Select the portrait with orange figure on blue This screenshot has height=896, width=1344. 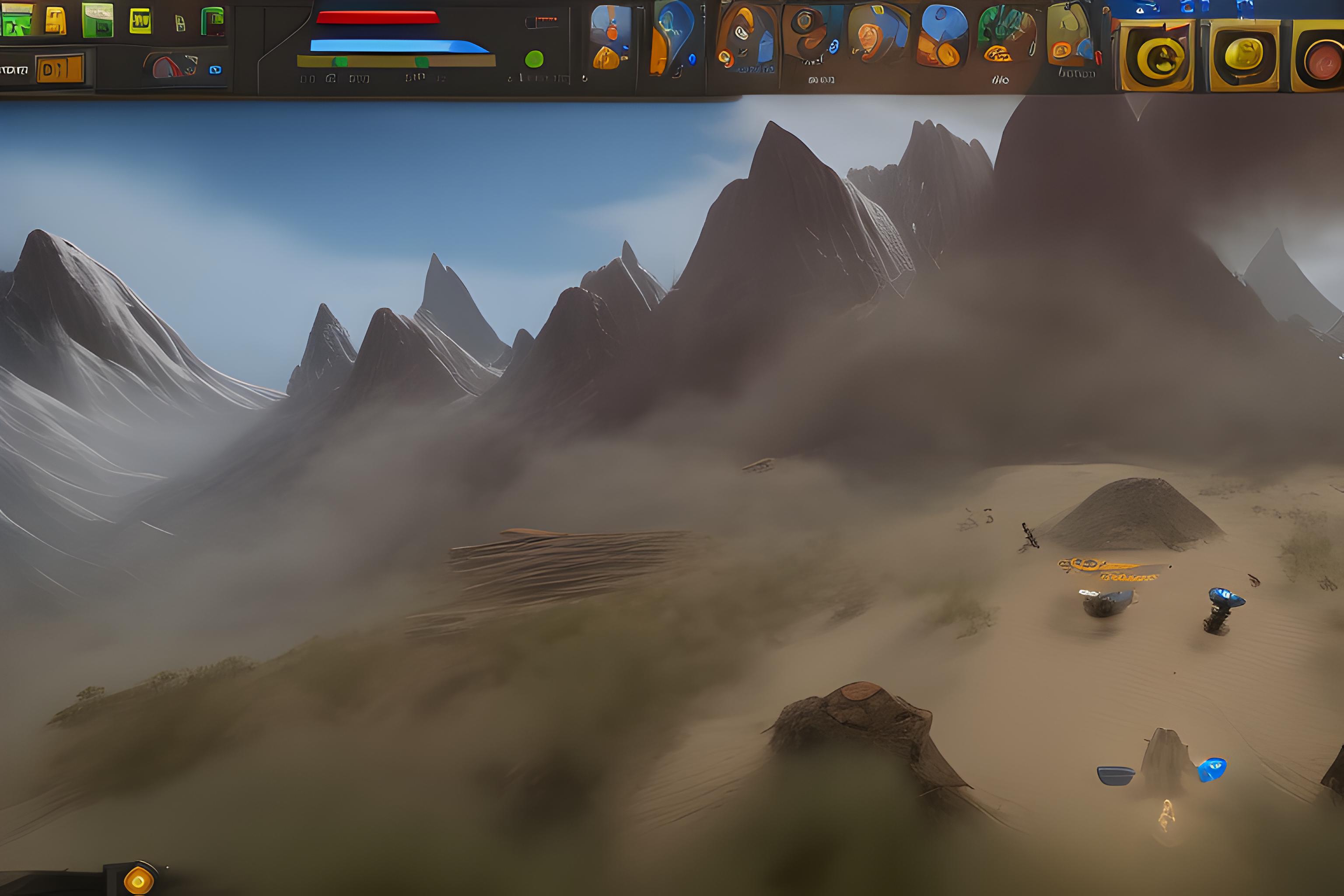pos(610,37)
